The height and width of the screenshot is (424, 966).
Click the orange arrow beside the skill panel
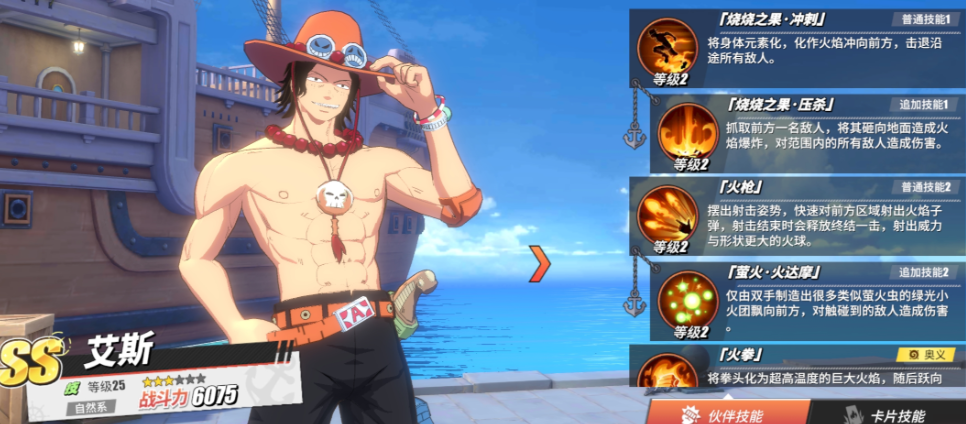click(x=541, y=263)
